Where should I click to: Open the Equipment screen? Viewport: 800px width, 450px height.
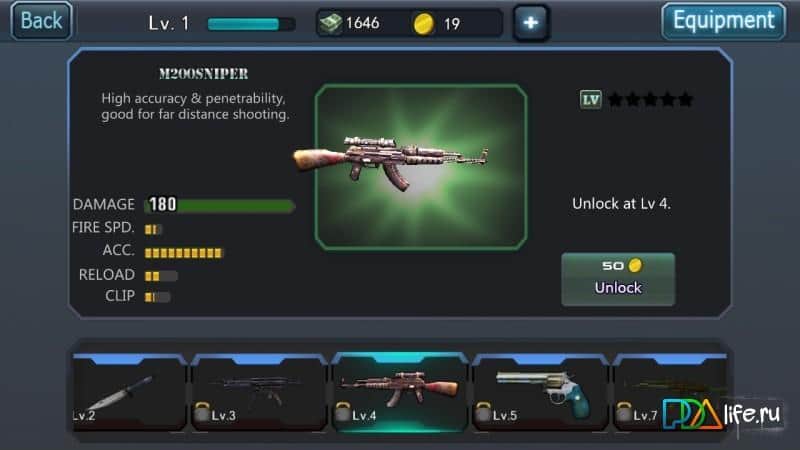coord(723,21)
